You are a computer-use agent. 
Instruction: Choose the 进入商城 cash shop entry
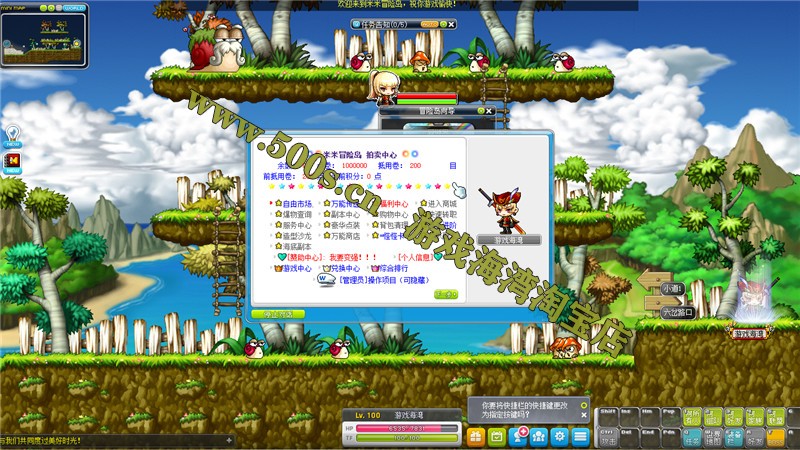pos(441,203)
